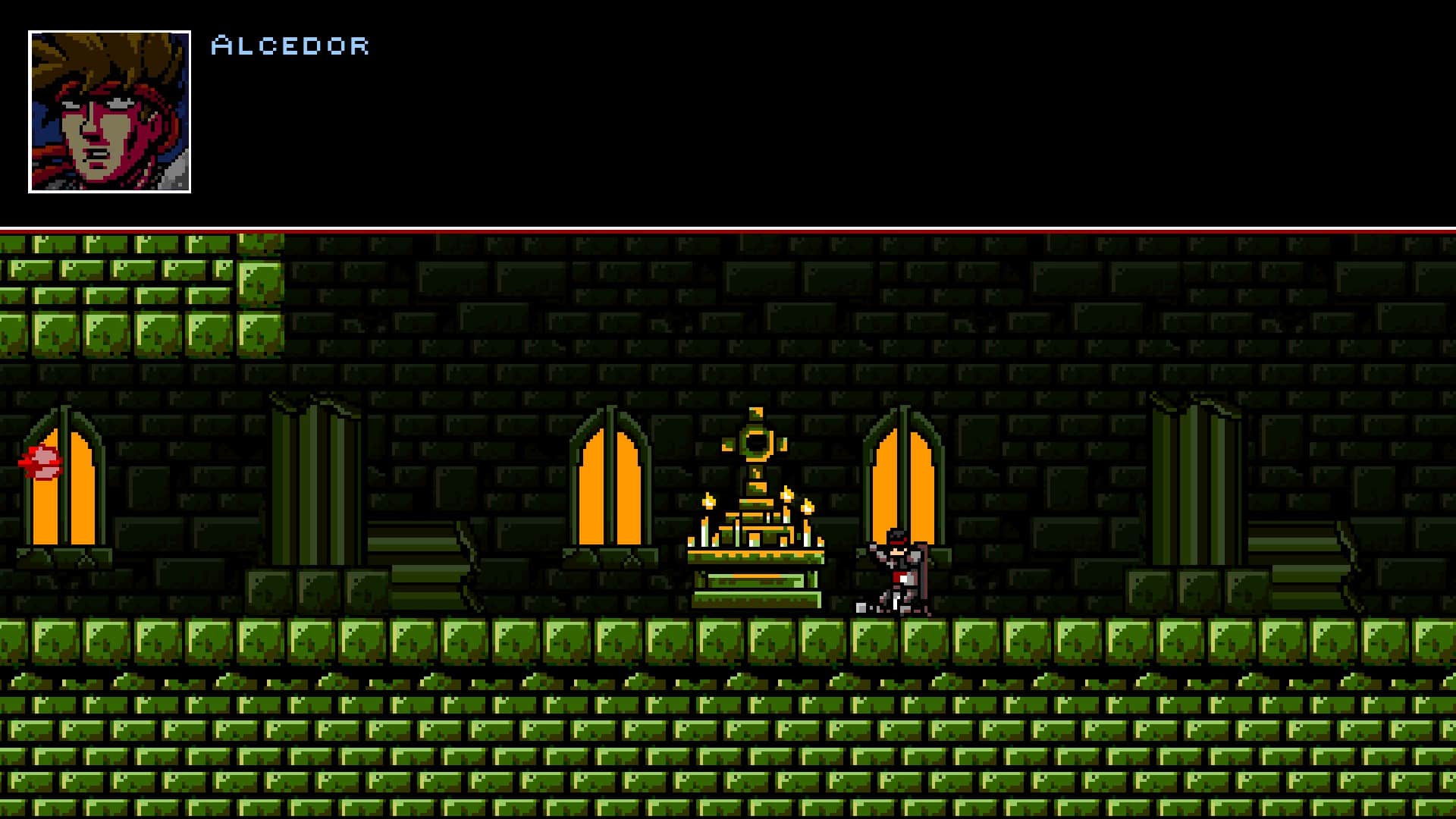
Task: Expand the broken pillar left of the altar
Action: click(315, 470)
